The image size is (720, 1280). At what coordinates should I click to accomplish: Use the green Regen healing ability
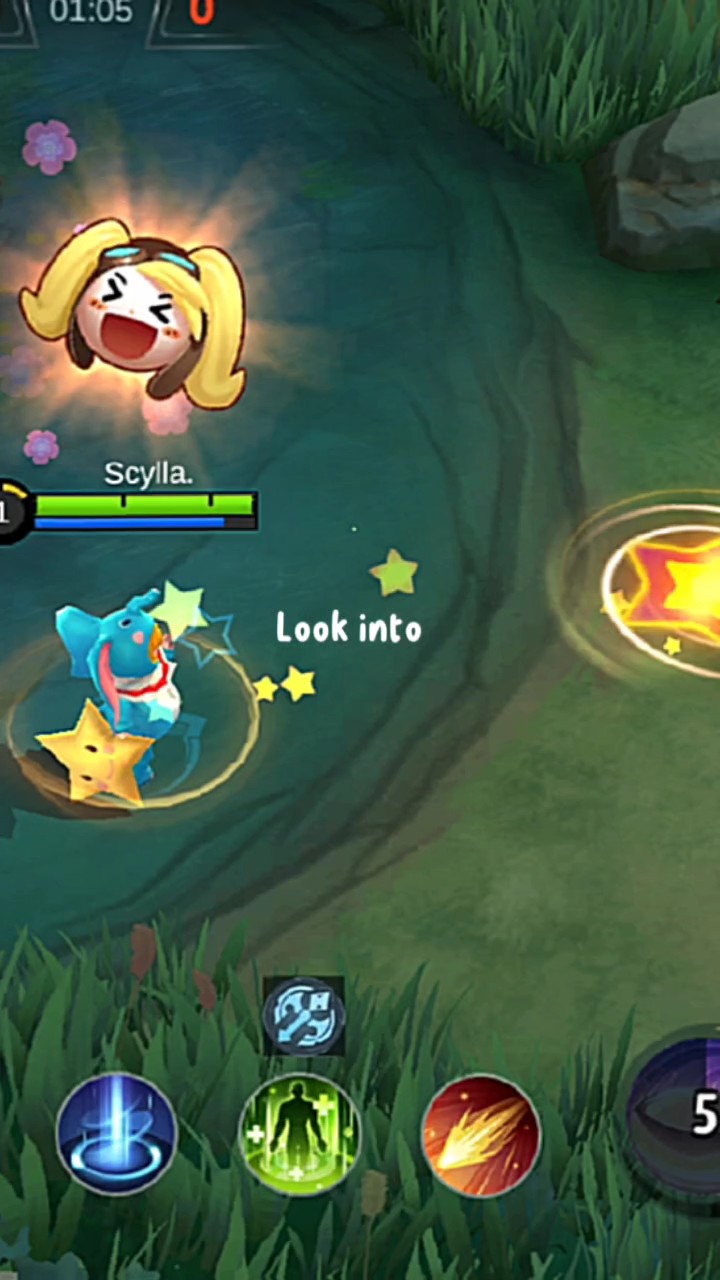pos(300,1135)
